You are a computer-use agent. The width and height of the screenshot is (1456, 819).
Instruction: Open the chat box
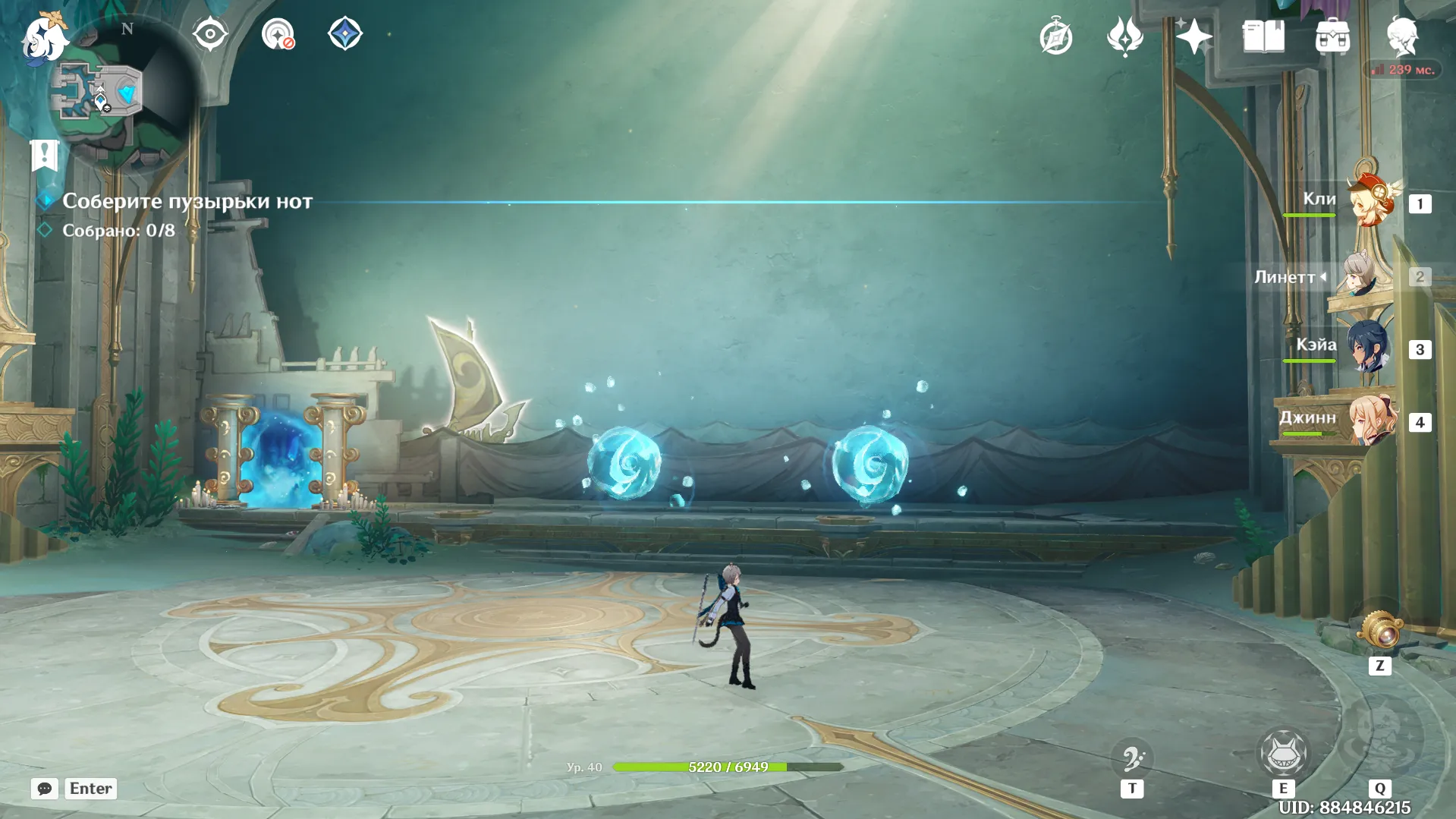click(45, 789)
